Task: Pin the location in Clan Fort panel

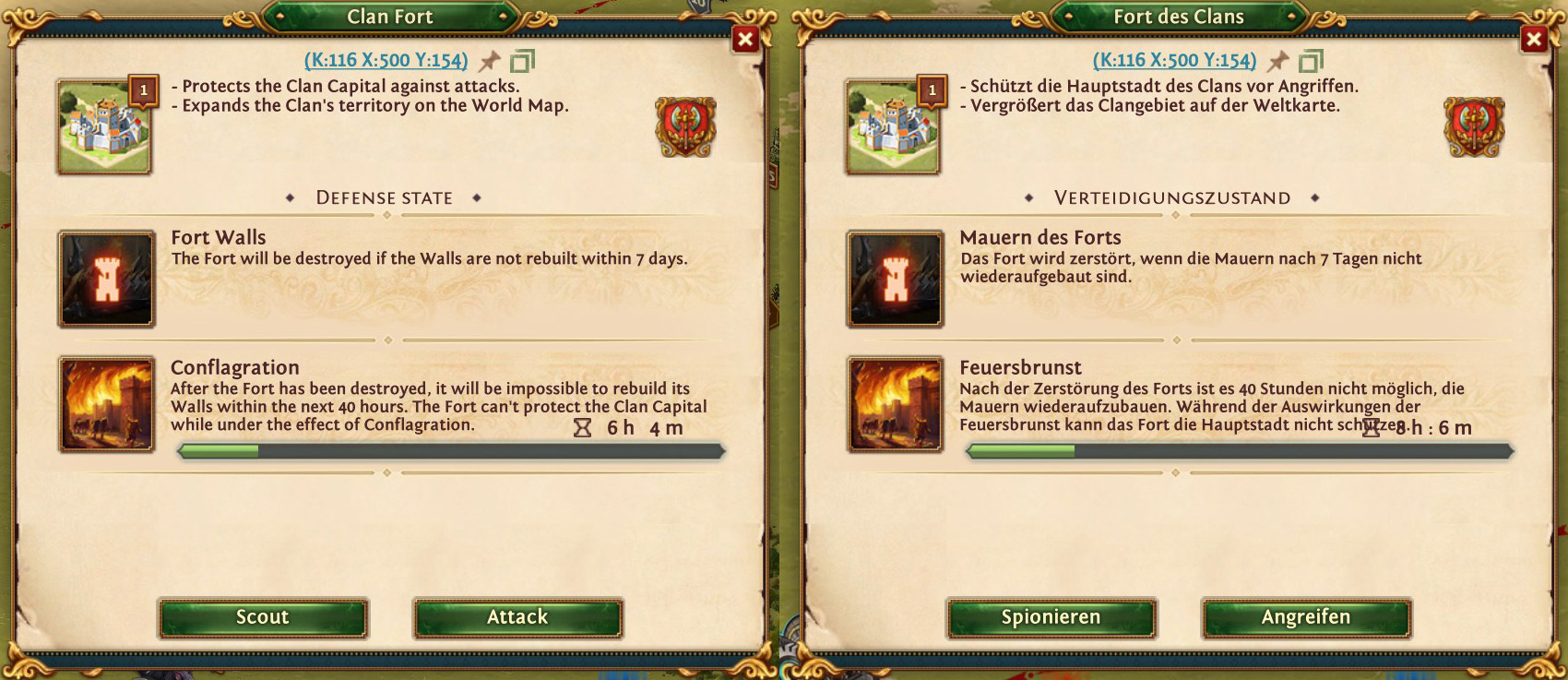Action: (490, 62)
